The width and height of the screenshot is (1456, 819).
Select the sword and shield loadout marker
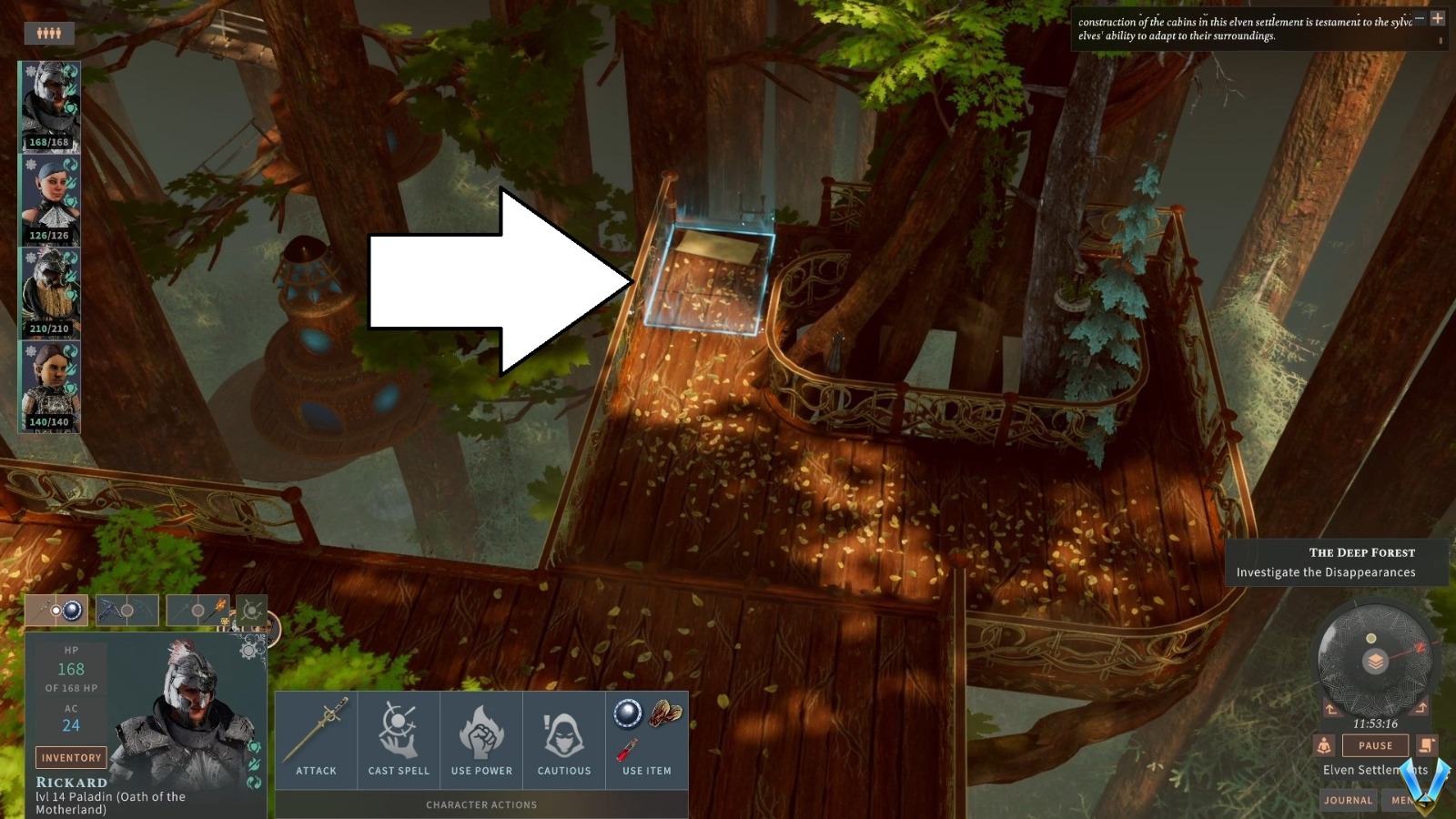point(56,610)
